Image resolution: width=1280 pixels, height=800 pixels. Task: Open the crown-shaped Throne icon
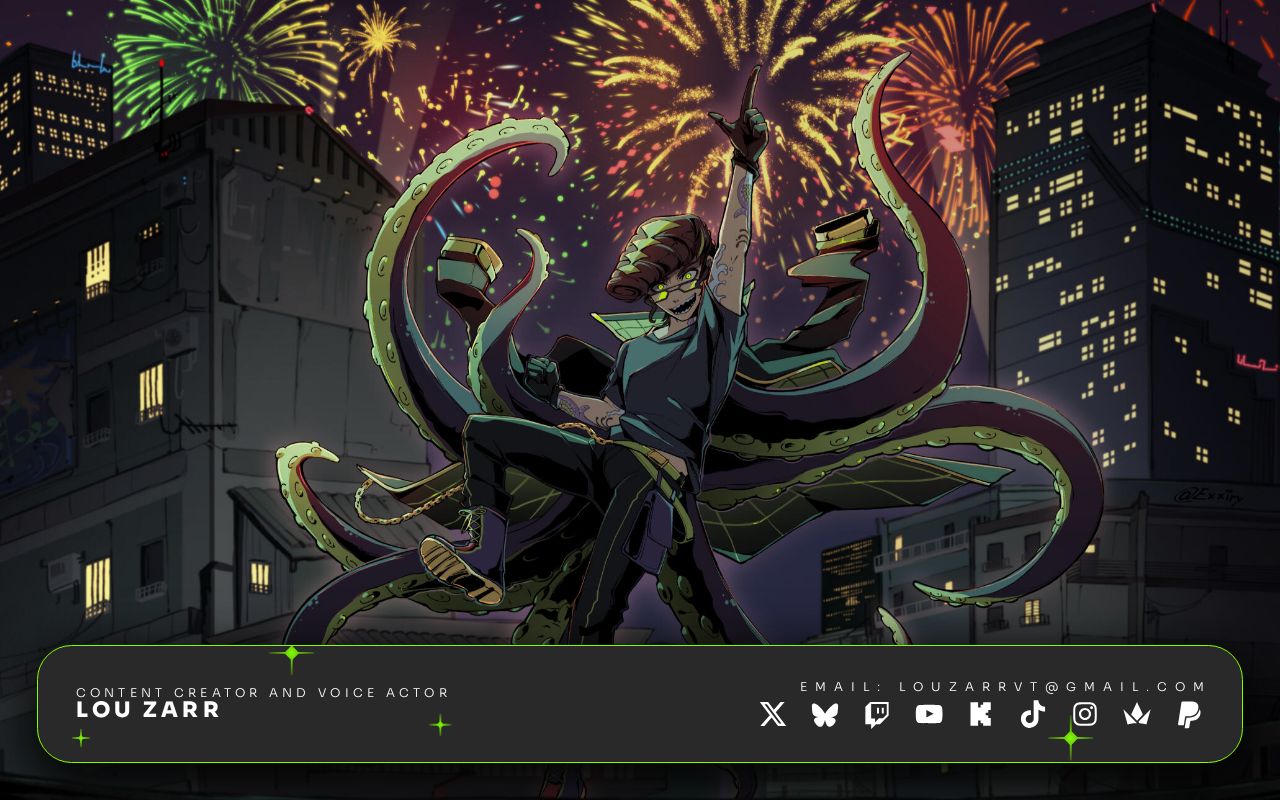point(1137,714)
